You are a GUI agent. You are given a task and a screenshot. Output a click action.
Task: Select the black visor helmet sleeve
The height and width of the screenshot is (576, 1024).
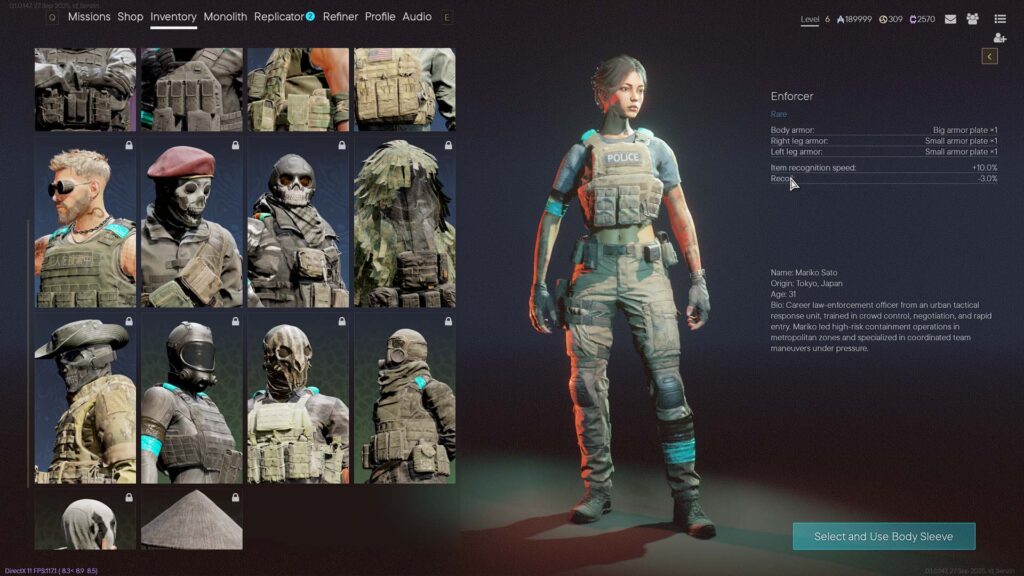[x=191, y=399]
